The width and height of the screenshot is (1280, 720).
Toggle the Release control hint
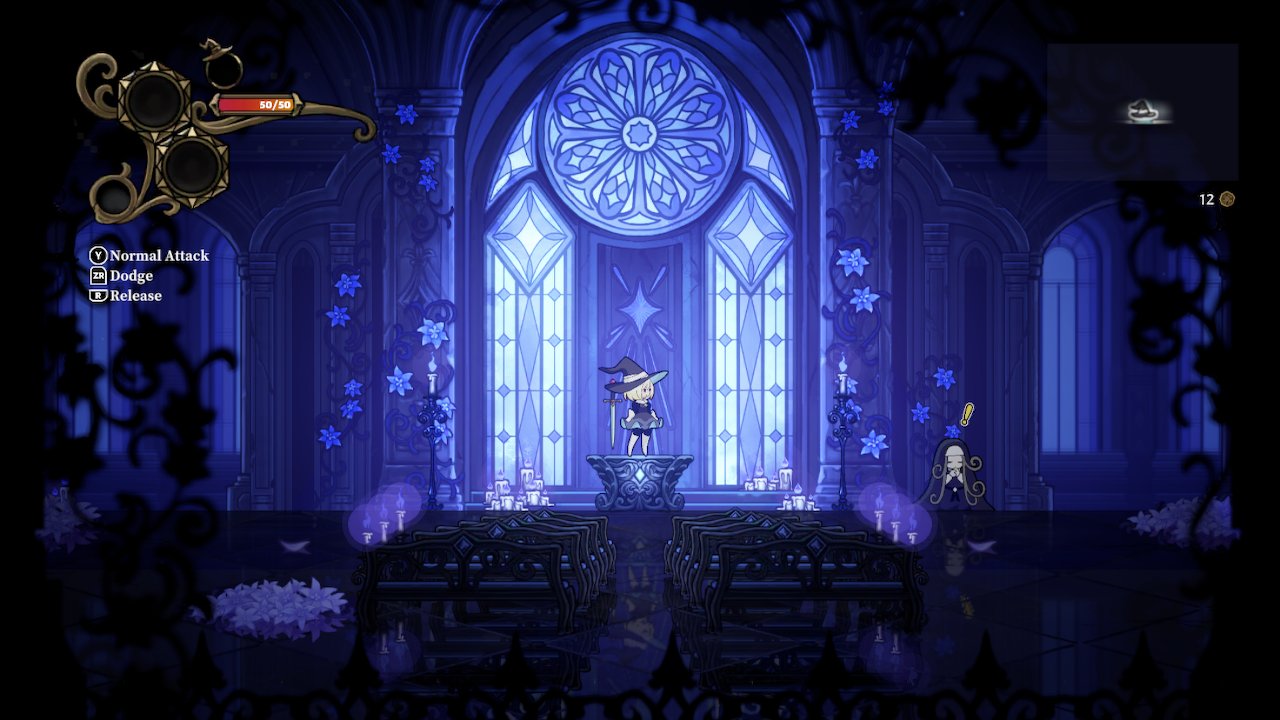[x=136, y=295]
